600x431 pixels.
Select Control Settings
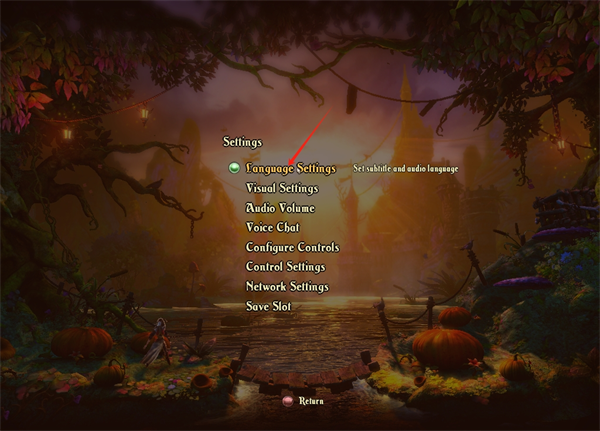coord(285,267)
